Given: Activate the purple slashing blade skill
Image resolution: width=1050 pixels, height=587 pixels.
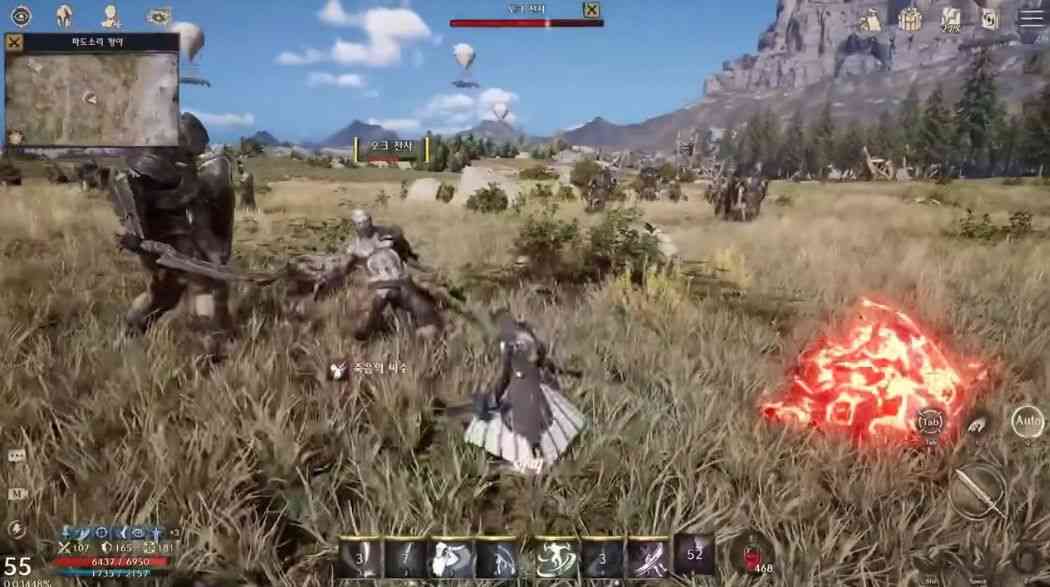Looking at the screenshot, I should tap(646, 558).
